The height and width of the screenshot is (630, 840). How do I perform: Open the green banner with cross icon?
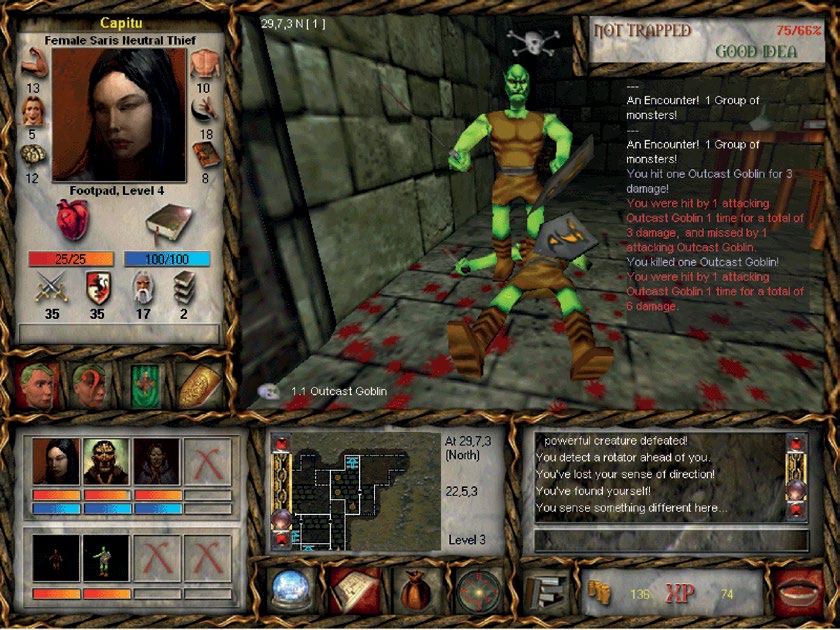[144, 385]
